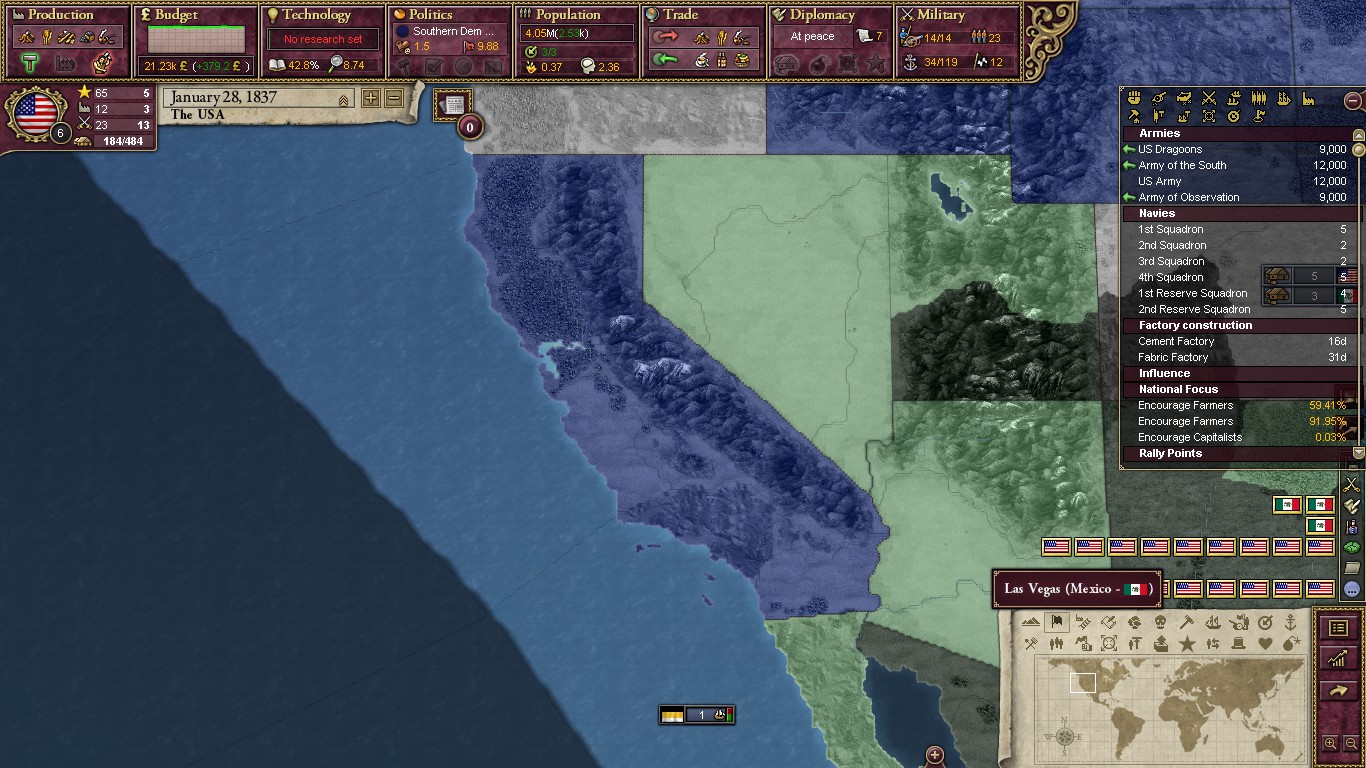Toggle the armies filter in the outliner
The height and width of the screenshot is (768, 1366).
tap(1208, 99)
